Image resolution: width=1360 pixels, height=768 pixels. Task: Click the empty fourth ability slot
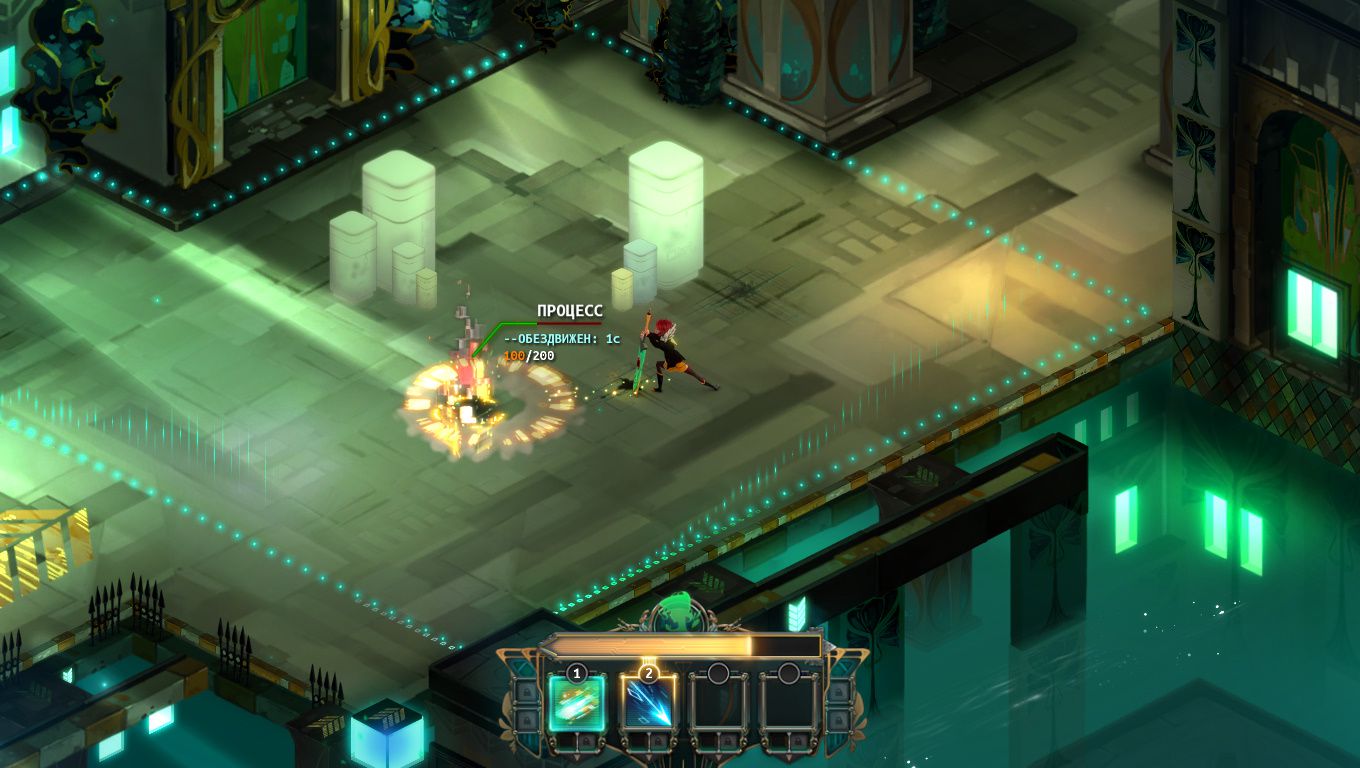(x=789, y=703)
